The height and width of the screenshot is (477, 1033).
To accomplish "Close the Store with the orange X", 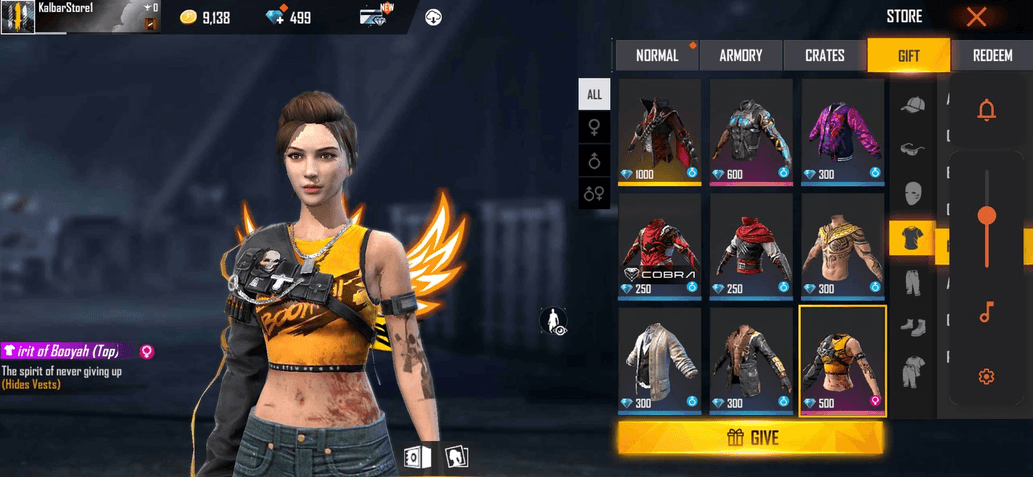I will [x=976, y=16].
